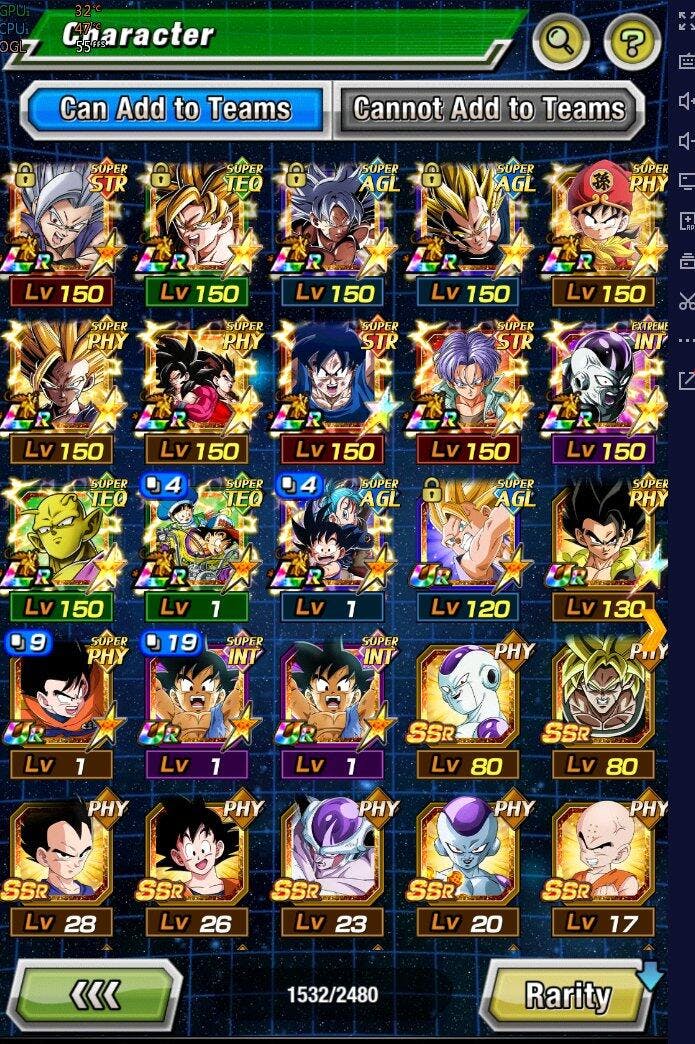This screenshot has width=695, height=1044.
Task: Open the question mark help button
Action: 632,42
